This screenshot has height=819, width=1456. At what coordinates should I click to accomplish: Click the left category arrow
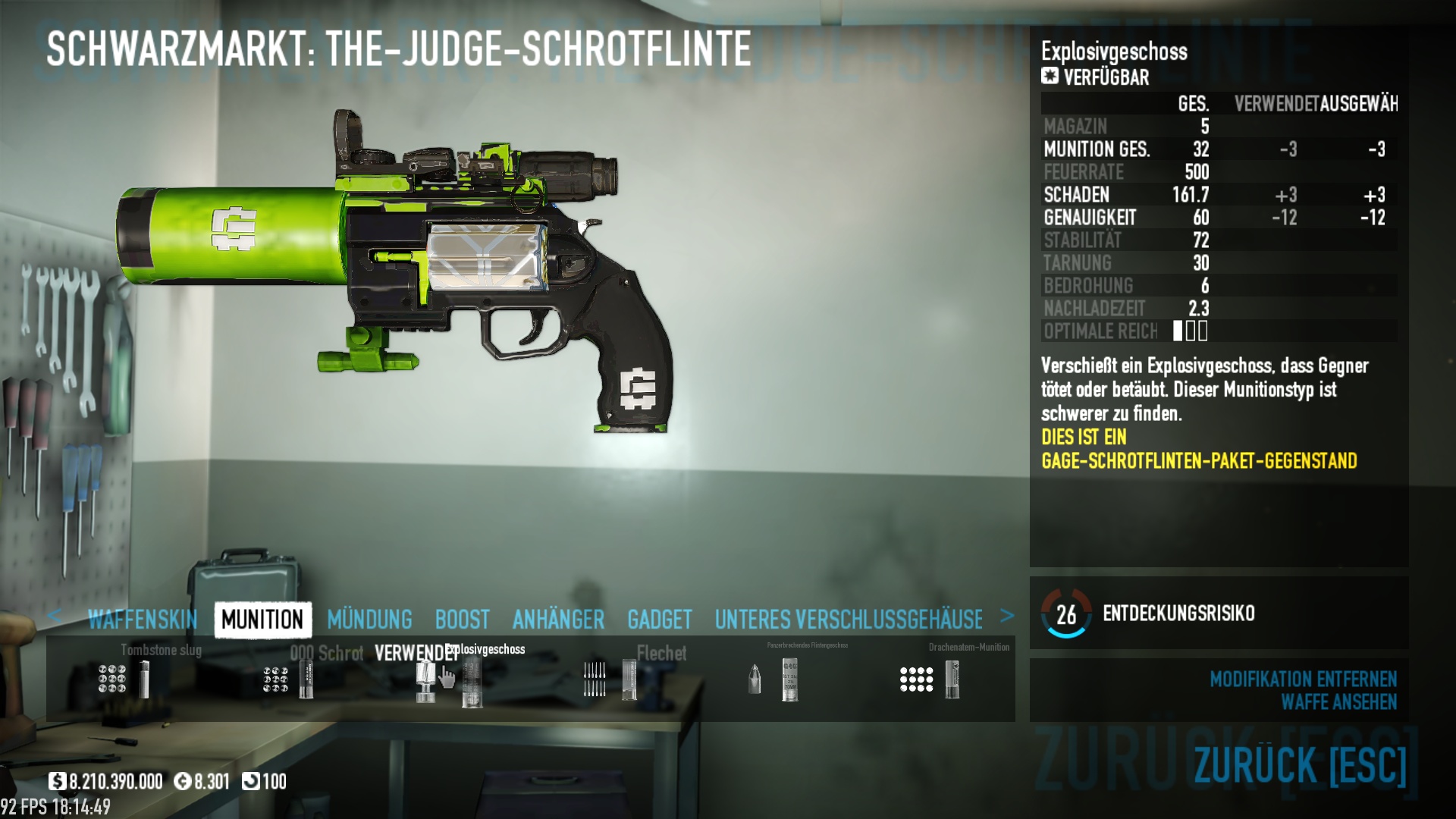pos(55,616)
